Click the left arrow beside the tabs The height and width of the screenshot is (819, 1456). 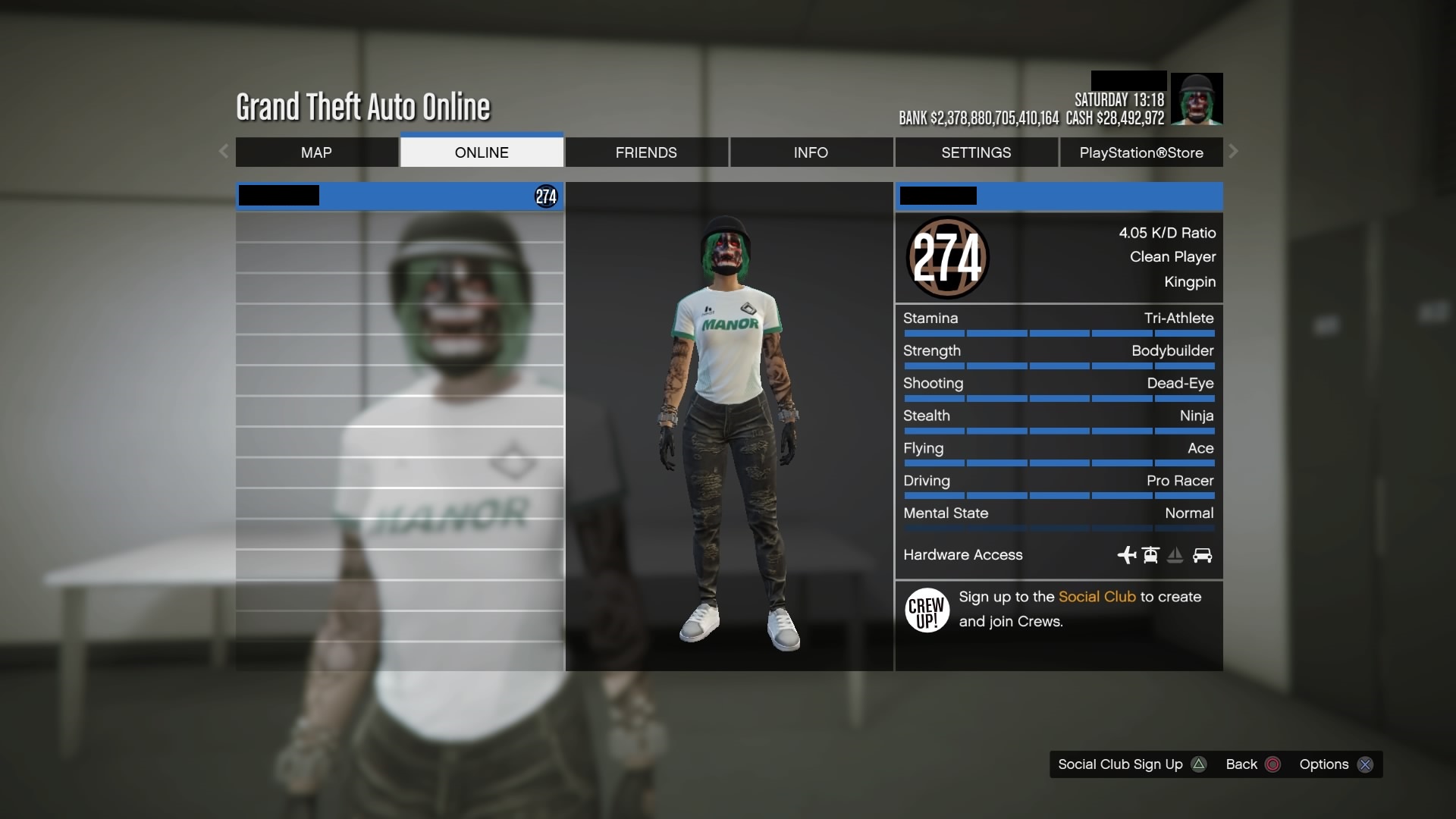click(x=224, y=152)
